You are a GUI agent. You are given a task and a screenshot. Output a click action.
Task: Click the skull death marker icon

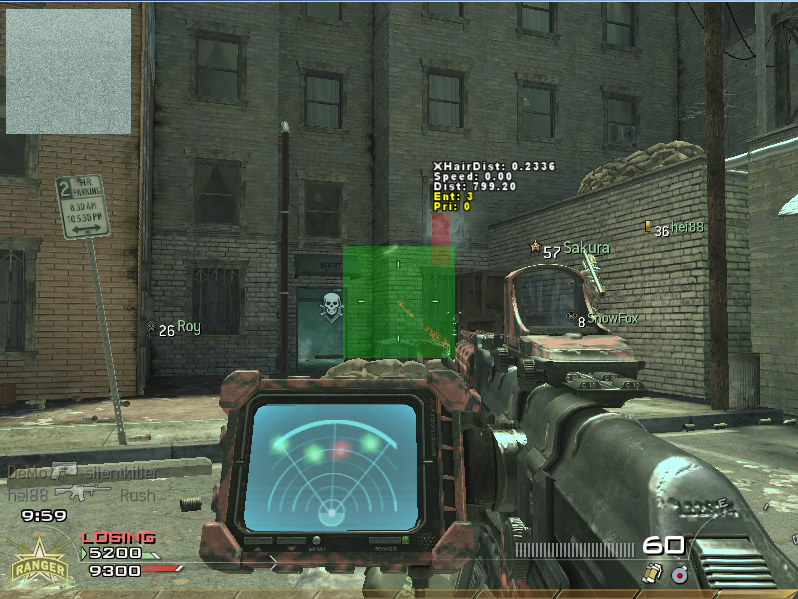[331, 306]
